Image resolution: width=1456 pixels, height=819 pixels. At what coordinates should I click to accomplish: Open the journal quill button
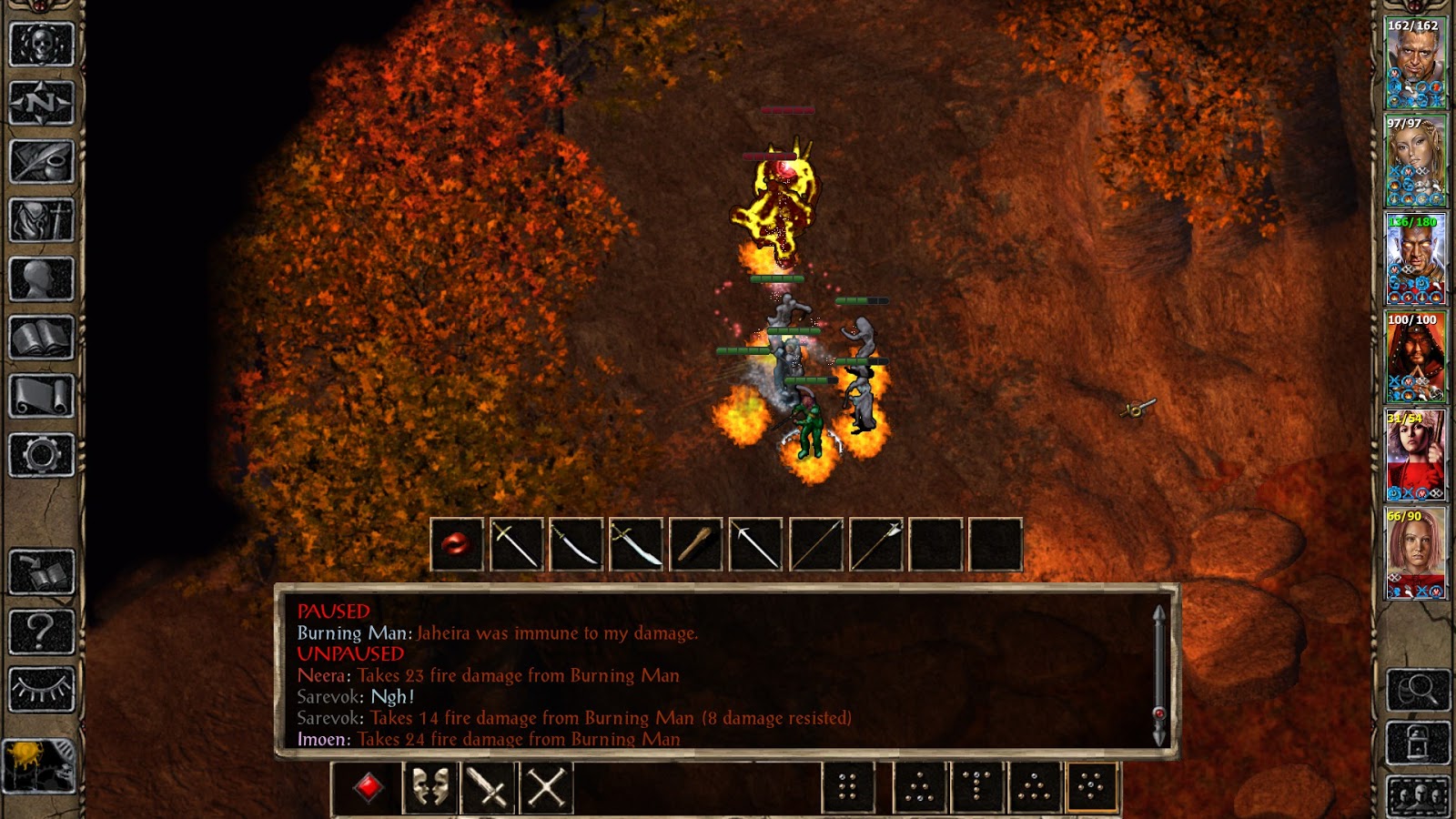(x=41, y=162)
